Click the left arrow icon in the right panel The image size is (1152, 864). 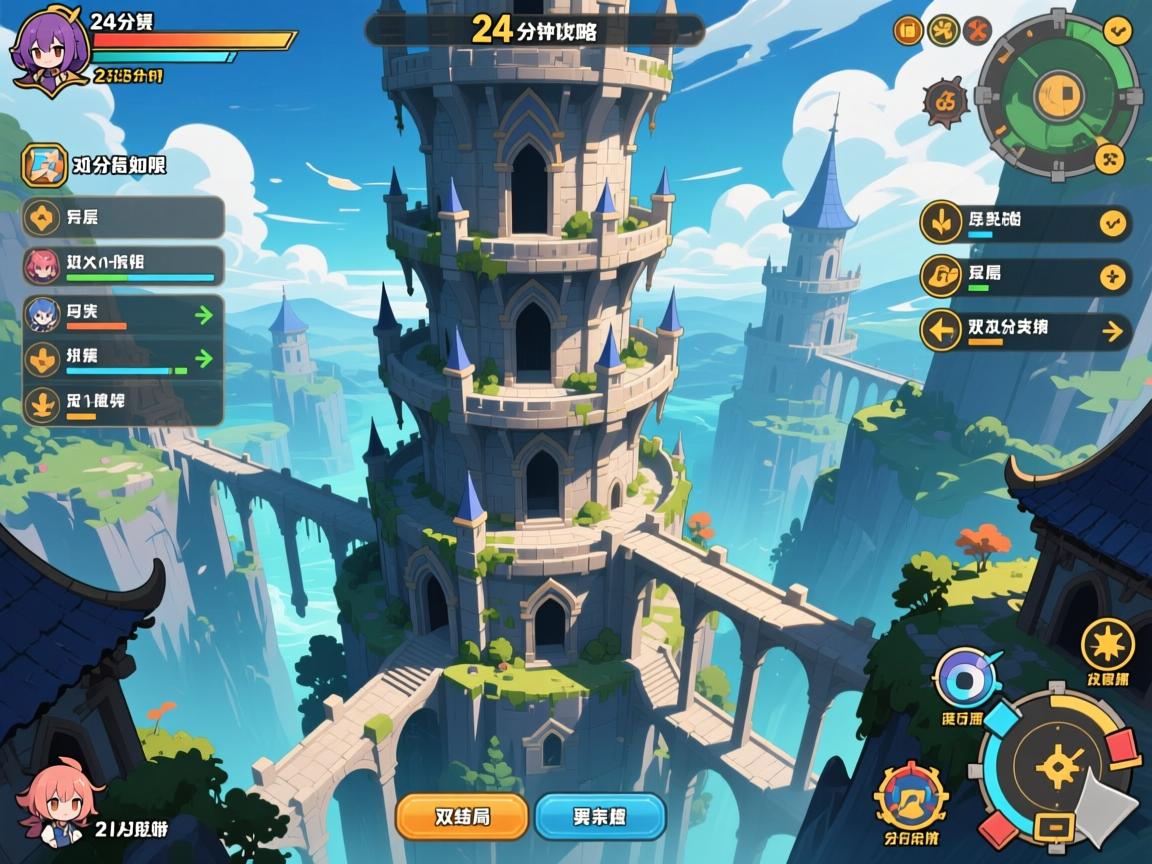click(940, 331)
